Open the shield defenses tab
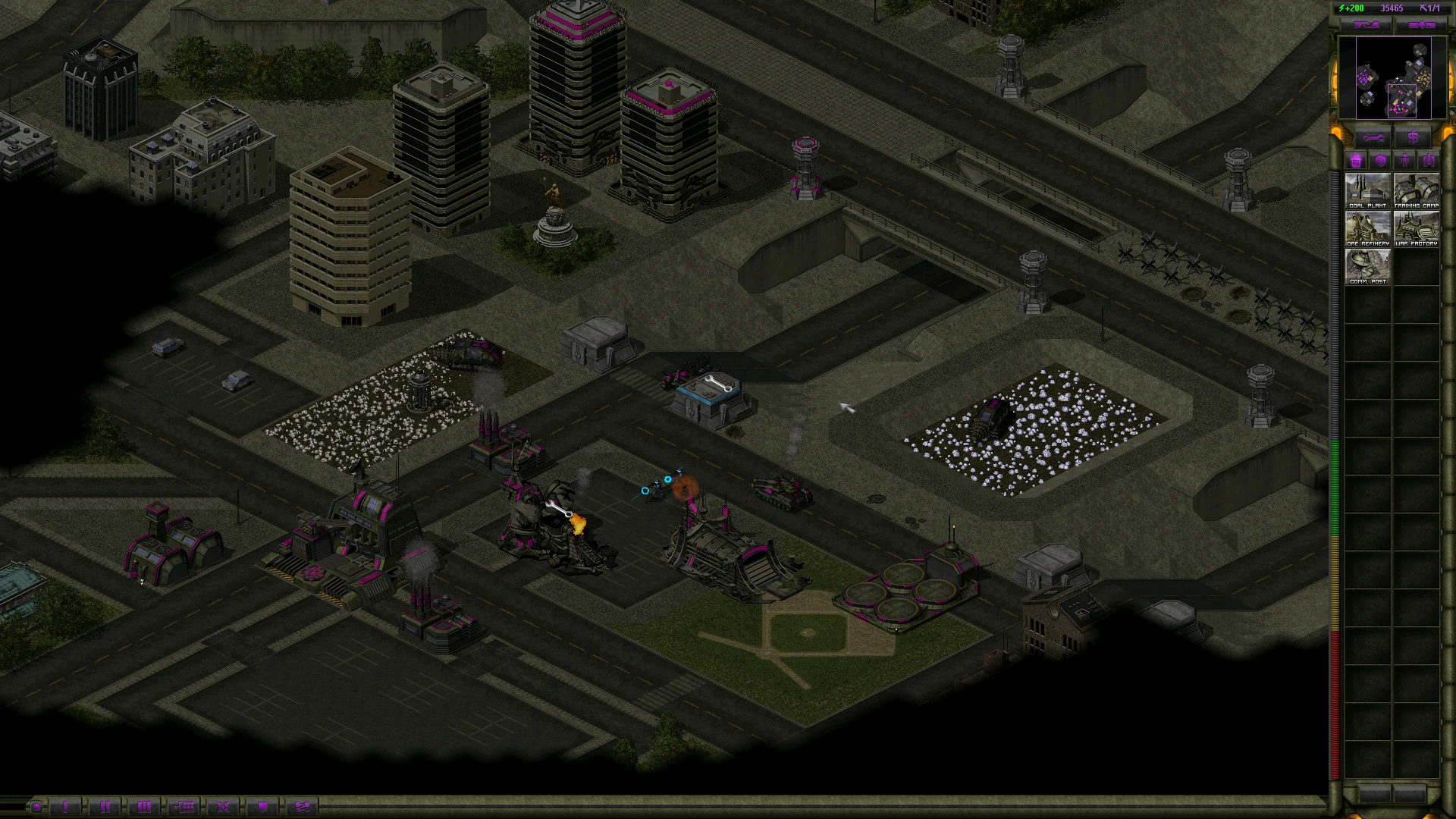 pyautogui.click(x=1380, y=161)
